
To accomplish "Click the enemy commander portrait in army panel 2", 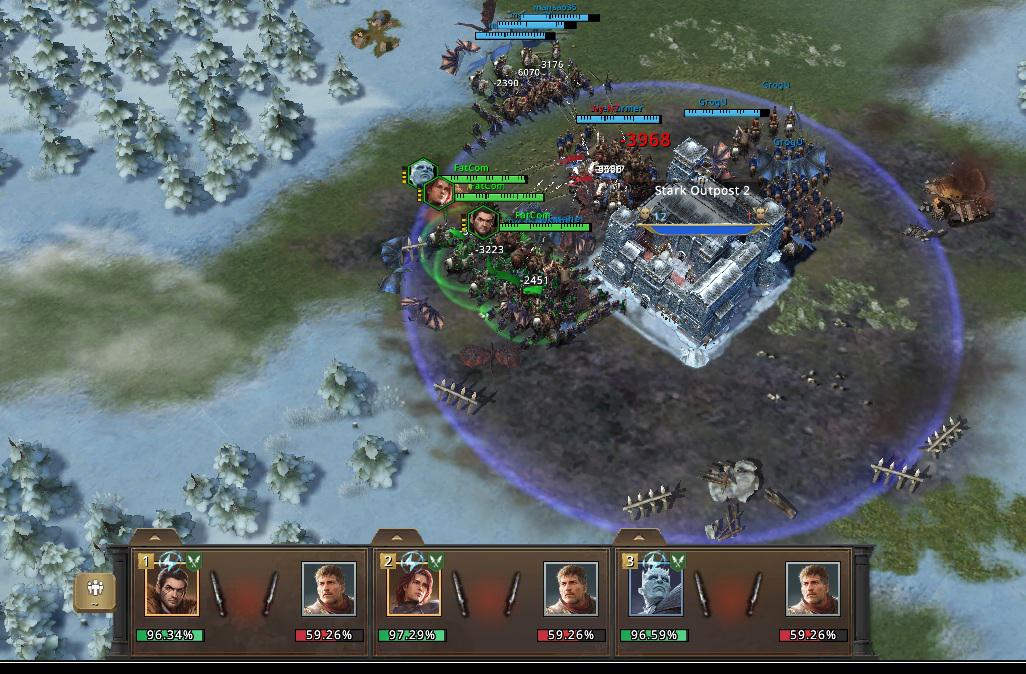I will [x=571, y=589].
